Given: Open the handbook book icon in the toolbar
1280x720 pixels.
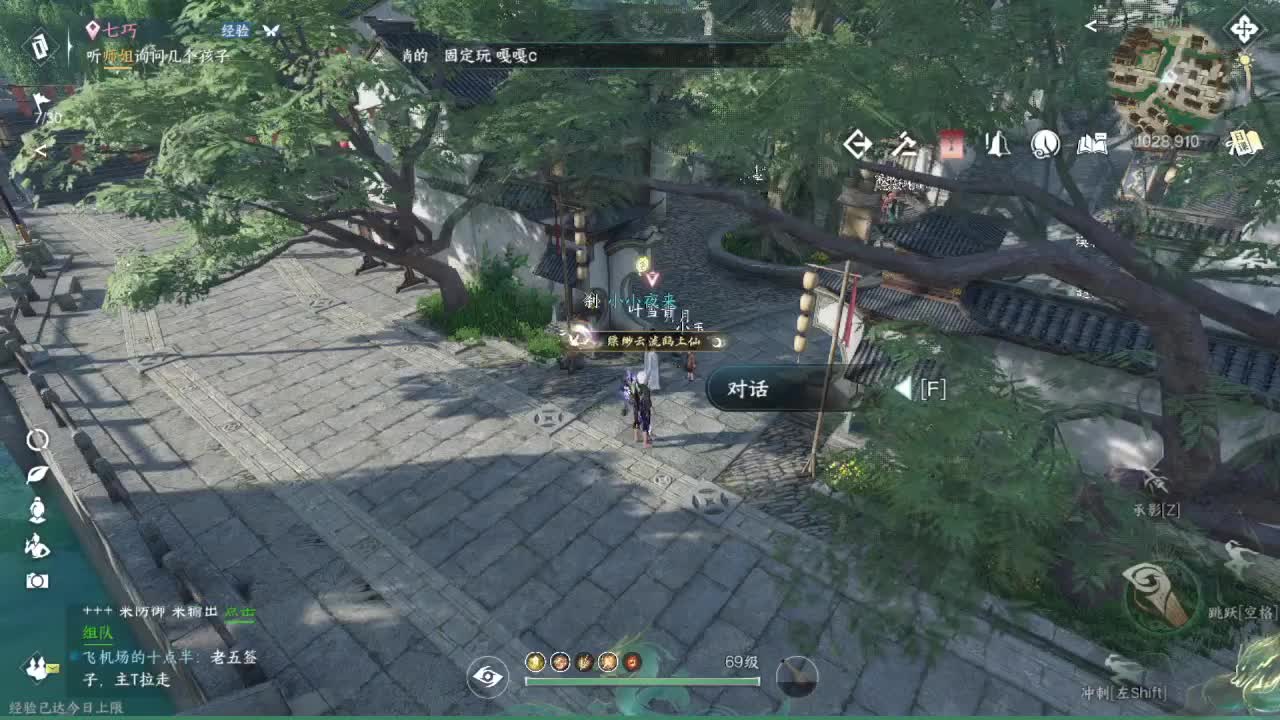Looking at the screenshot, I should [1090, 145].
